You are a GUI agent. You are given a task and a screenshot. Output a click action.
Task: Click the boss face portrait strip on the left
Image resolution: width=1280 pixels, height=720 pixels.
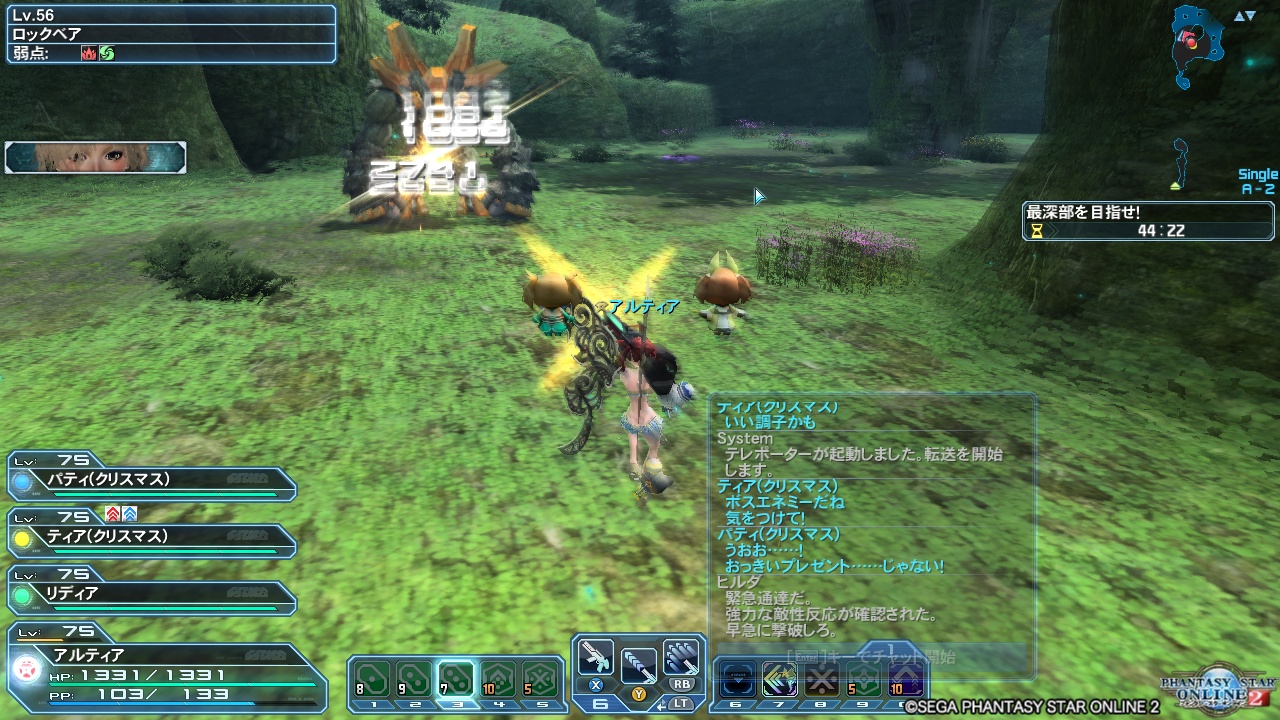pos(94,156)
